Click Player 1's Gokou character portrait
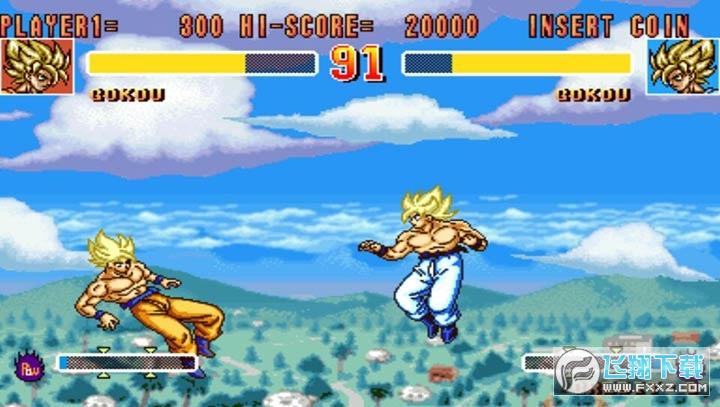 [x=37, y=66]
